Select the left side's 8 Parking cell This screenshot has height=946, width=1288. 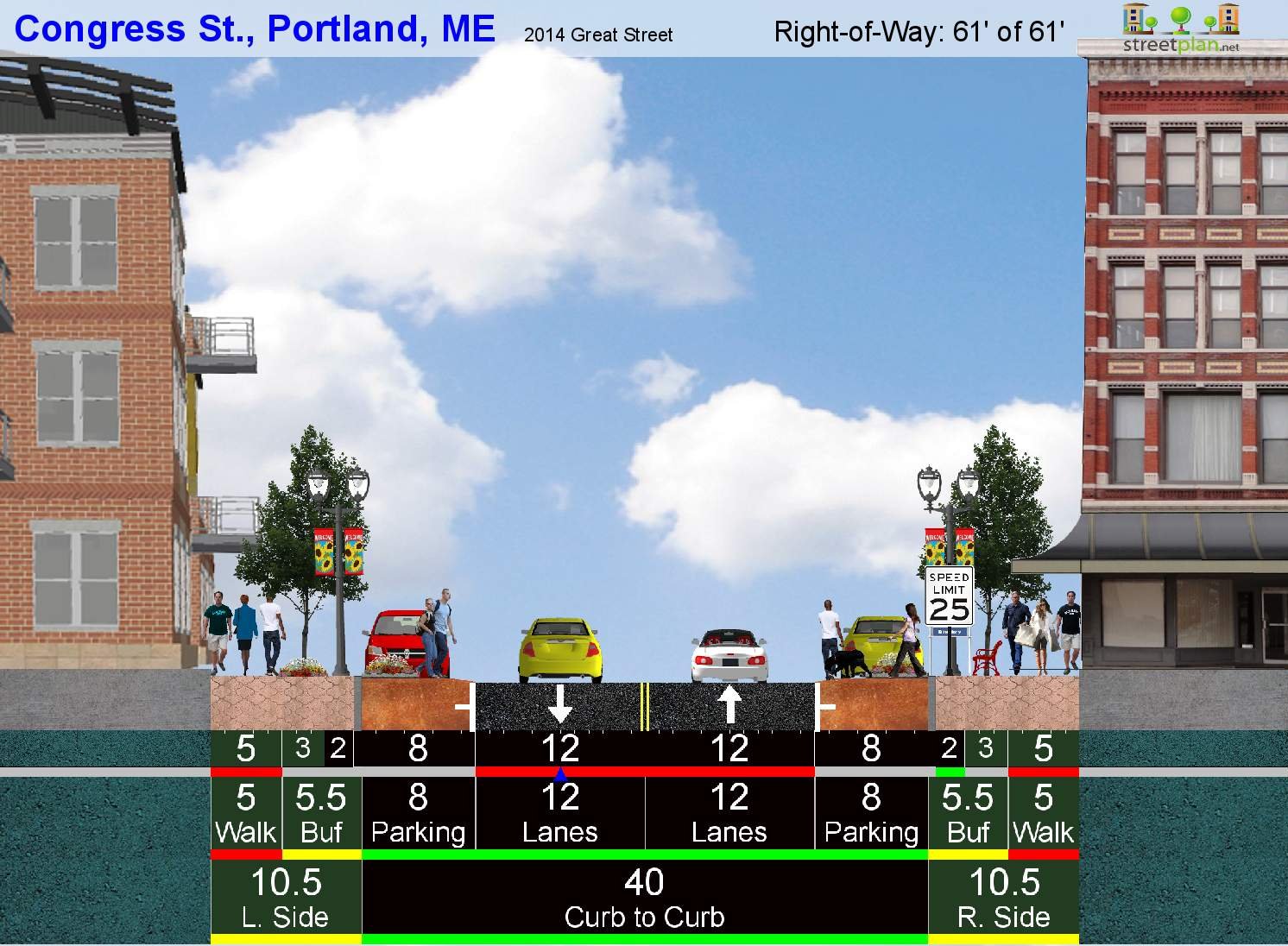[x=418, y=813]
